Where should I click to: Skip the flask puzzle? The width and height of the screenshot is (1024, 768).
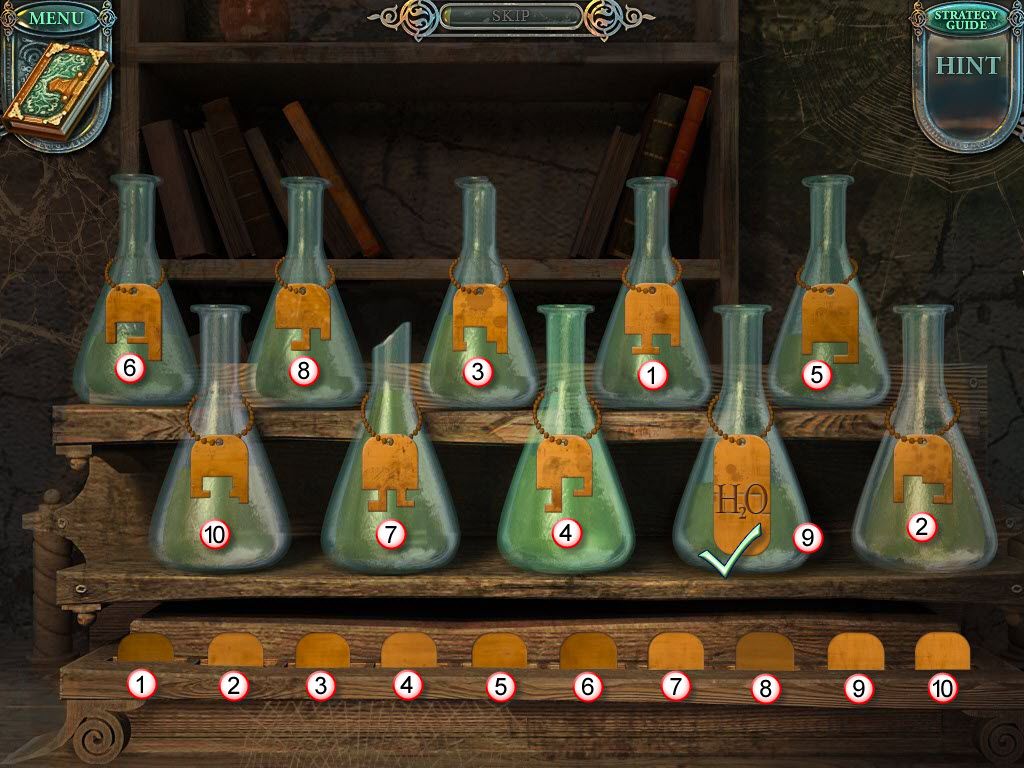coord(510,17)
